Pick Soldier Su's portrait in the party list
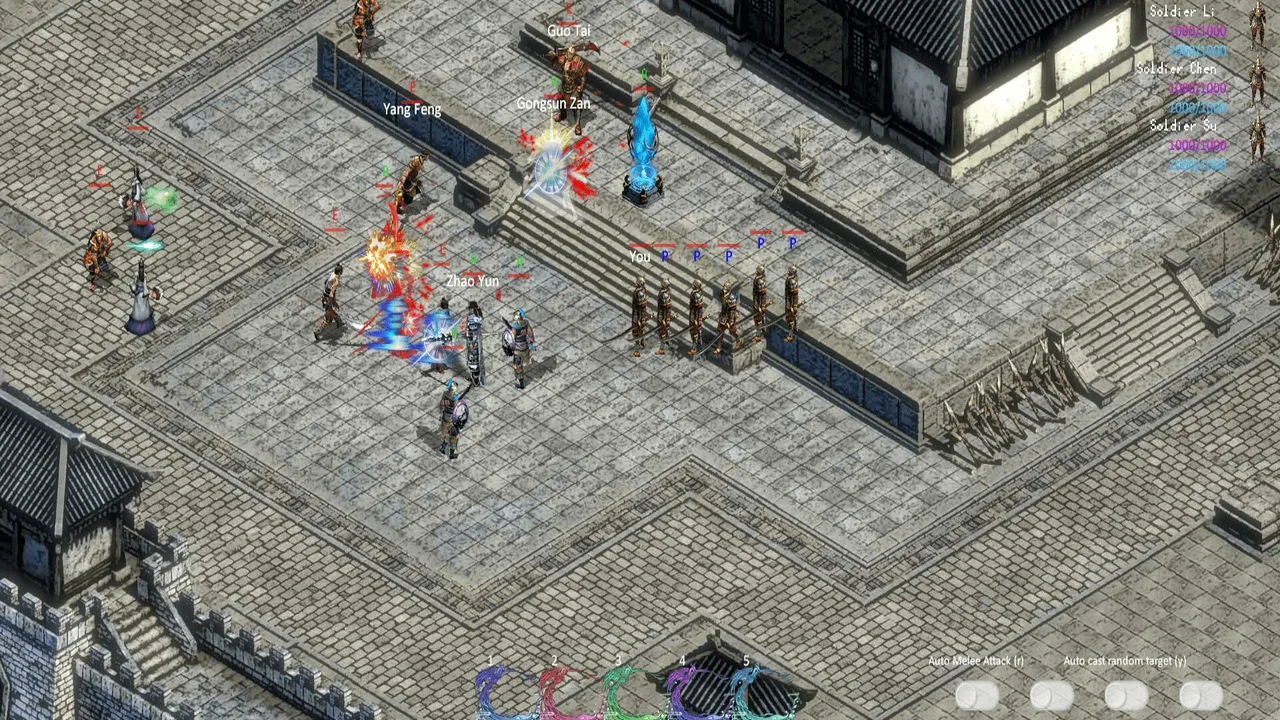The height and width of the screenshot is (720, 1280). pos(1257,138)
